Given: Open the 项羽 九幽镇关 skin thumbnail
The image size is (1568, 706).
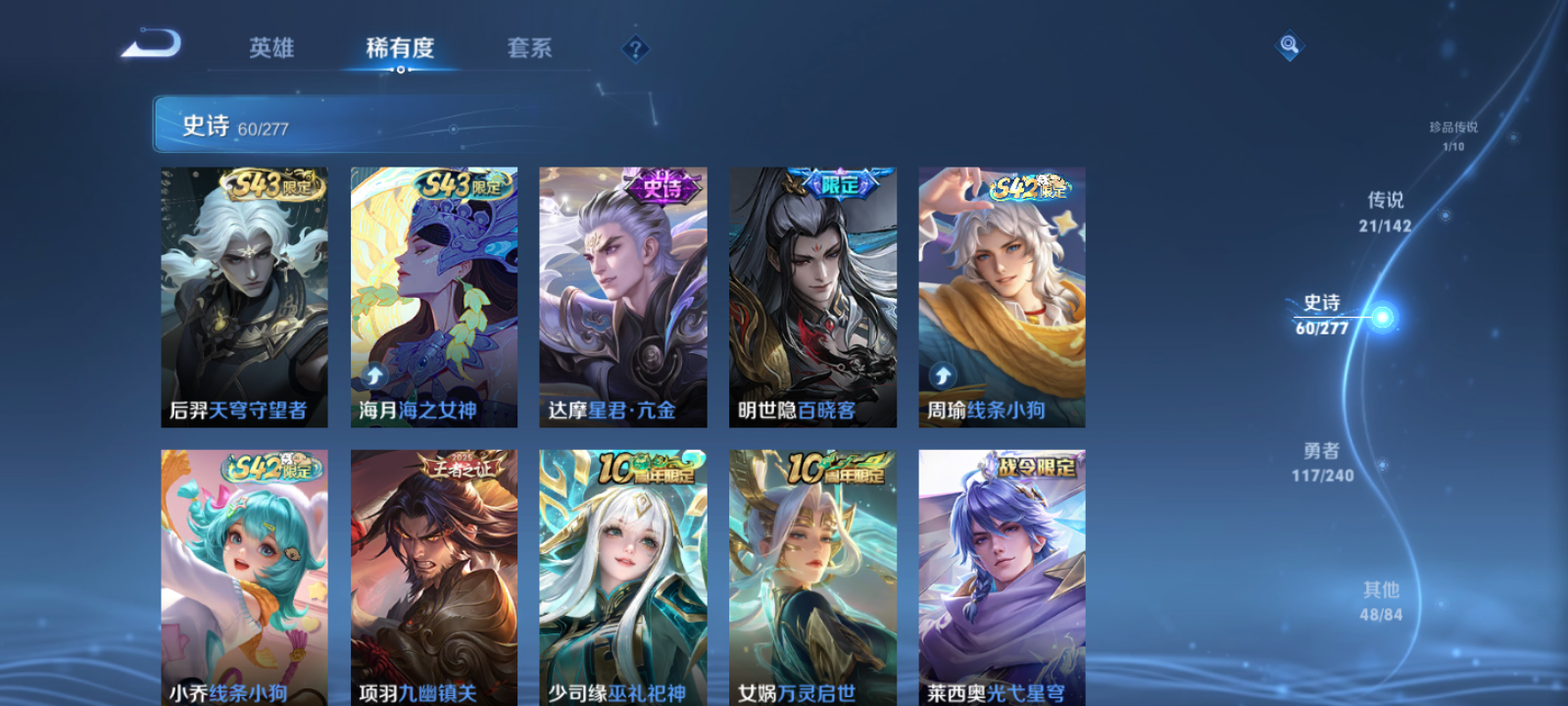Looking at the screenshot, I should click(431, 579).
